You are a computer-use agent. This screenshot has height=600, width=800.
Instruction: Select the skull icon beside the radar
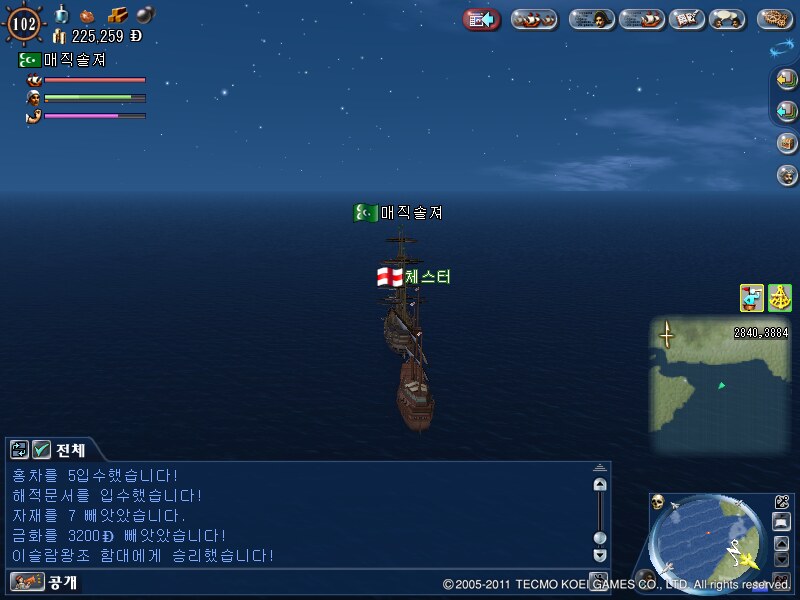click(x=658, y=502)
